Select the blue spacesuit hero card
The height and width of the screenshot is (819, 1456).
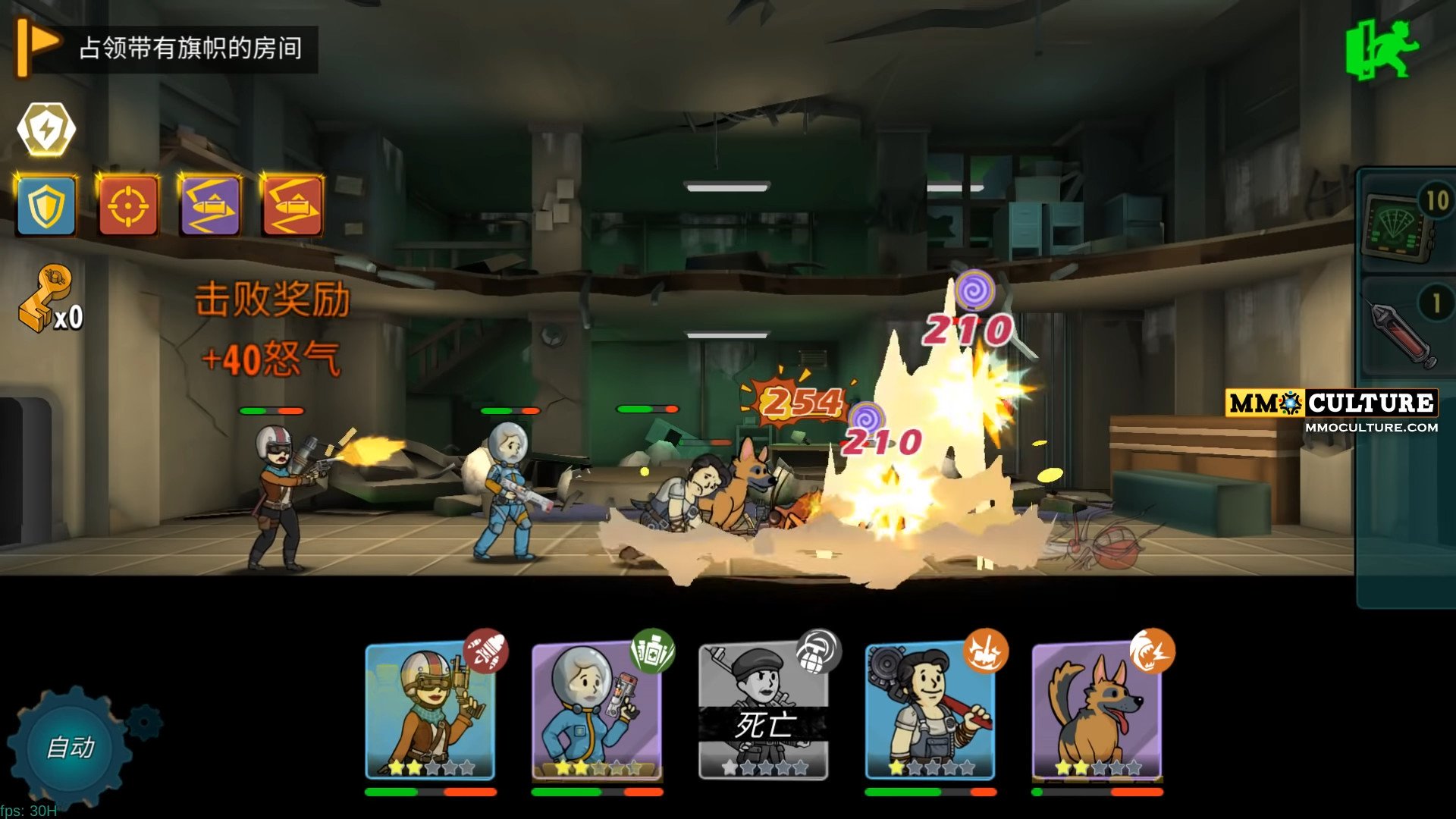597,711
